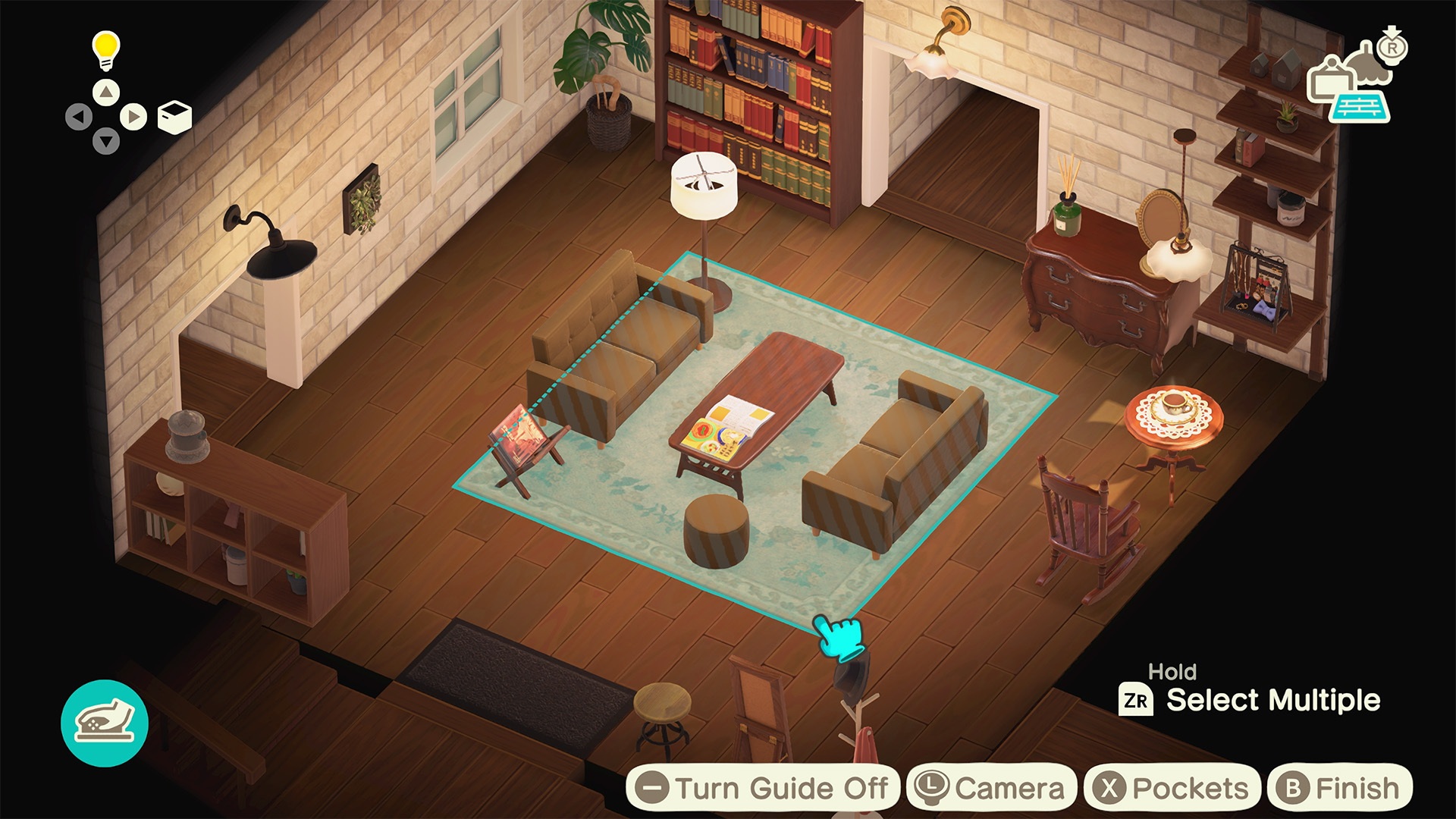The width and height of the screenshot is (1456, 819).
Task: Turn the placement guide off
Action: (767, 787)
